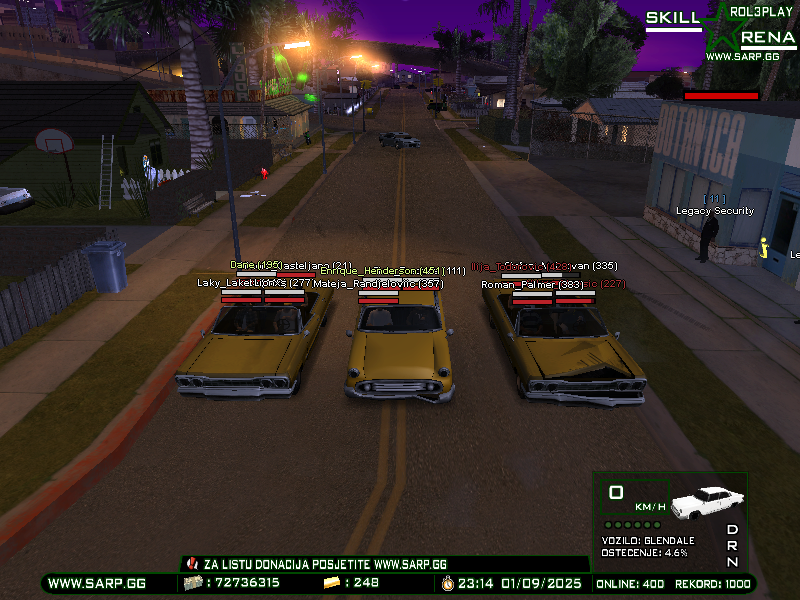
Task: Click the clock icon beside the time
Action: click(447, 582)
